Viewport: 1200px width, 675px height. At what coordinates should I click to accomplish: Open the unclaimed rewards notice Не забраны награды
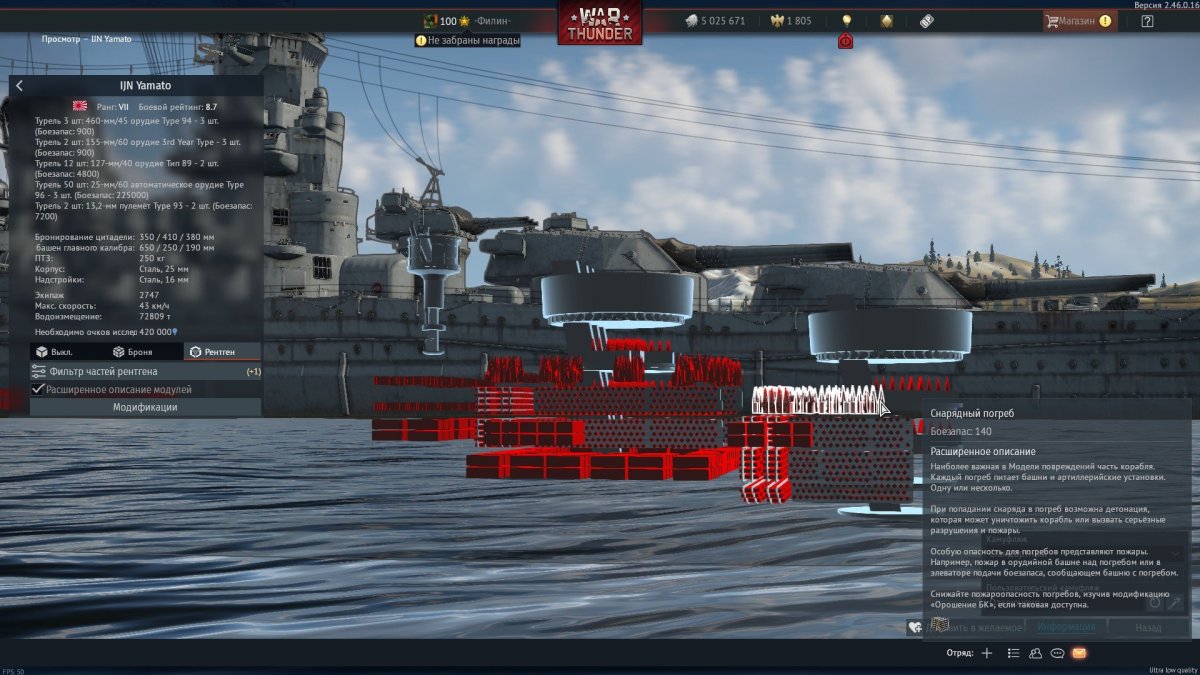point(468,40)
